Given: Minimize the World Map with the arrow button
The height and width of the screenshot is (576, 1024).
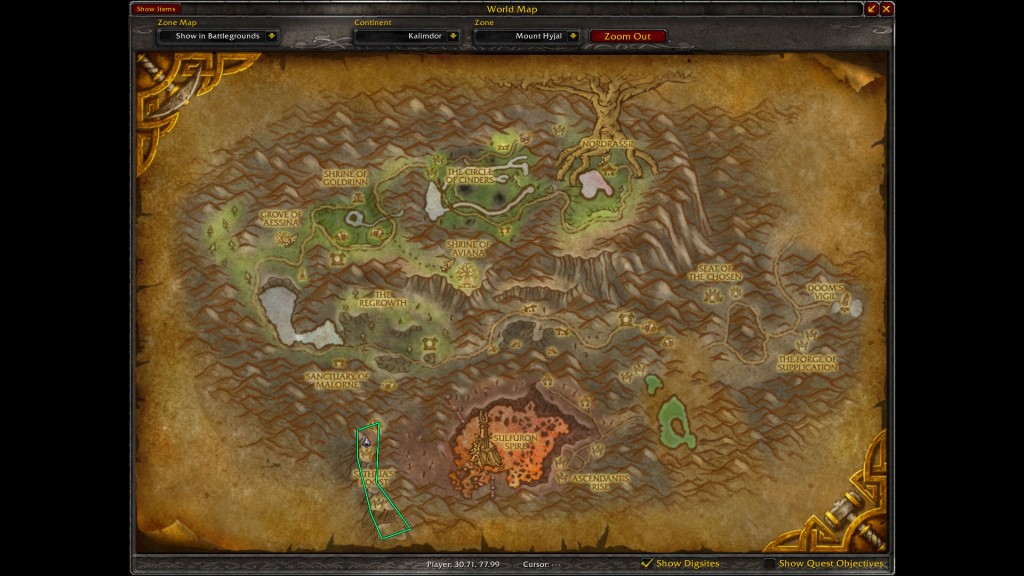Looking at the screenshot, I should point(872,9).
